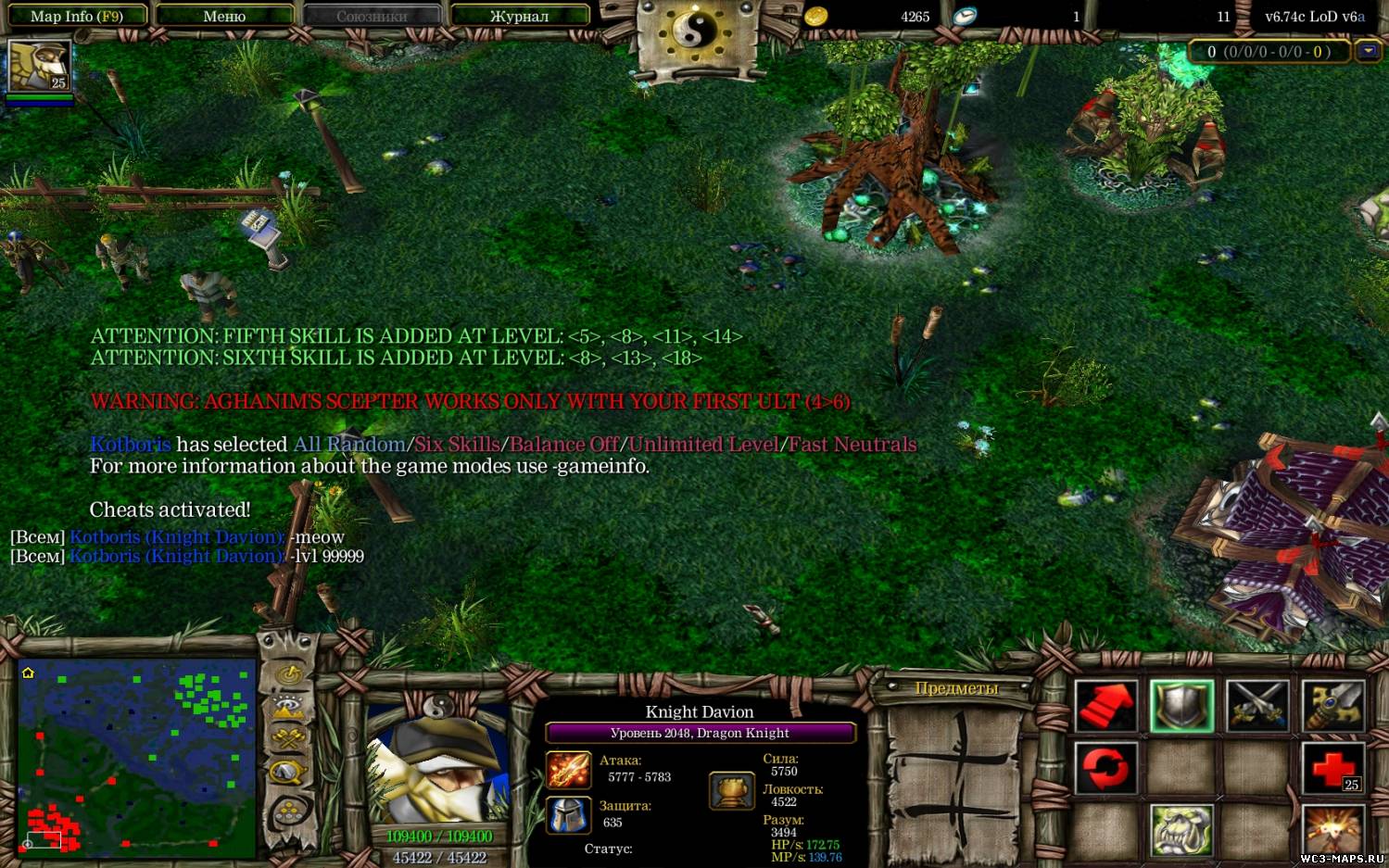Image resolution: width=1389 pixels, height=868 pixels.
Task: Expand the scoreboard dropdown arrow
Action: coord(1368,52)
